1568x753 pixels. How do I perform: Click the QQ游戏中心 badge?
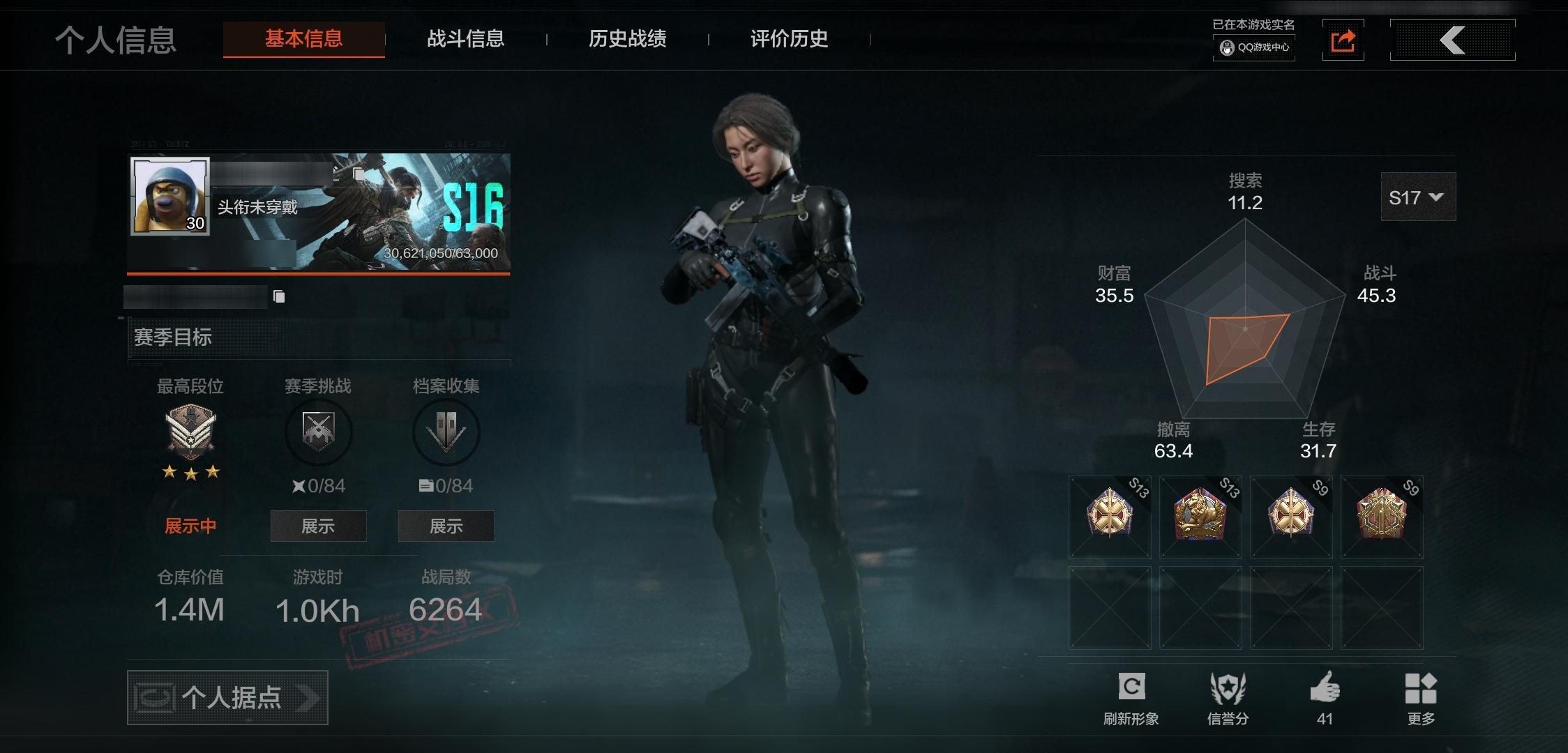click(x=1254, y=47)
